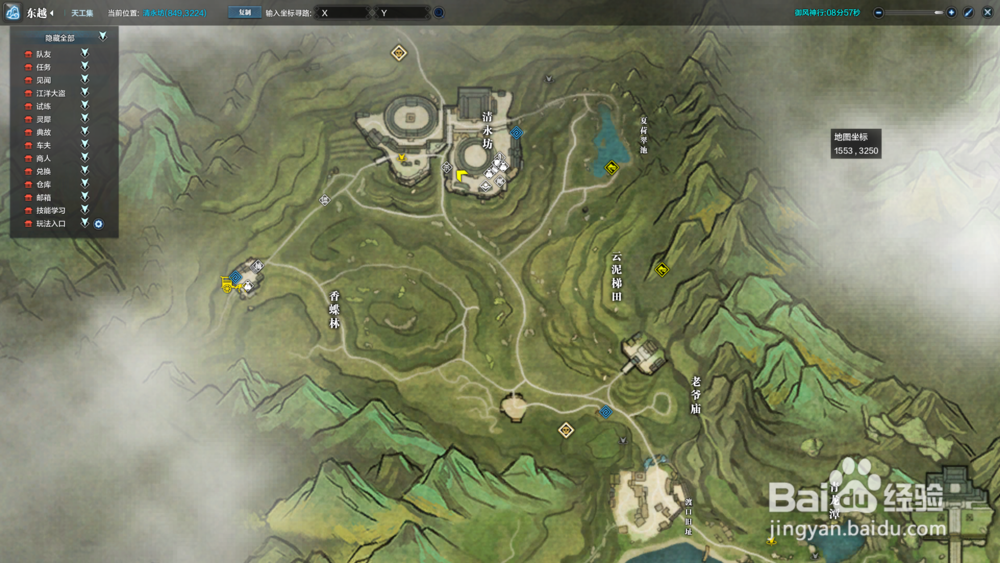Image resolution: width=1000 pixels, height=563 pixels.
Task: Toggle the 商人 filter entry
Action: pos(43,158)
